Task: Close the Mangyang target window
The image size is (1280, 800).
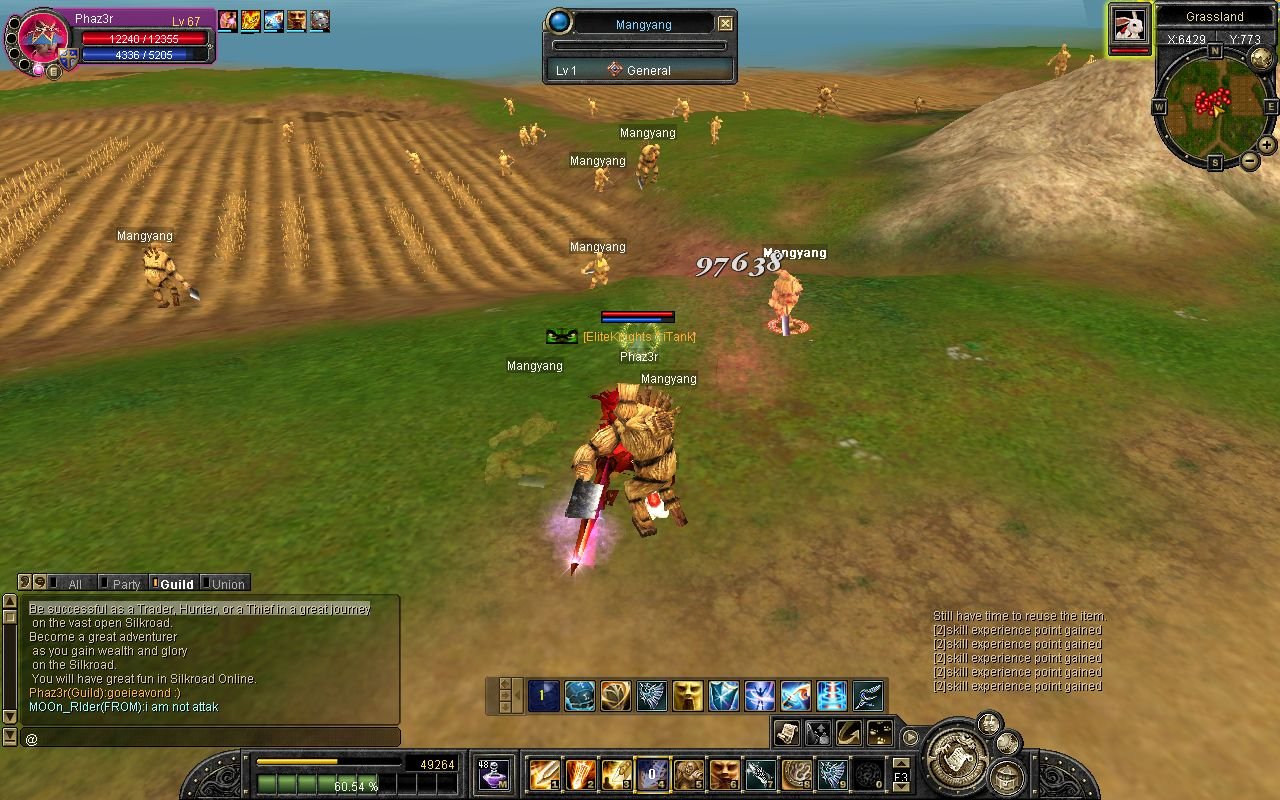Action: point(725,23)
